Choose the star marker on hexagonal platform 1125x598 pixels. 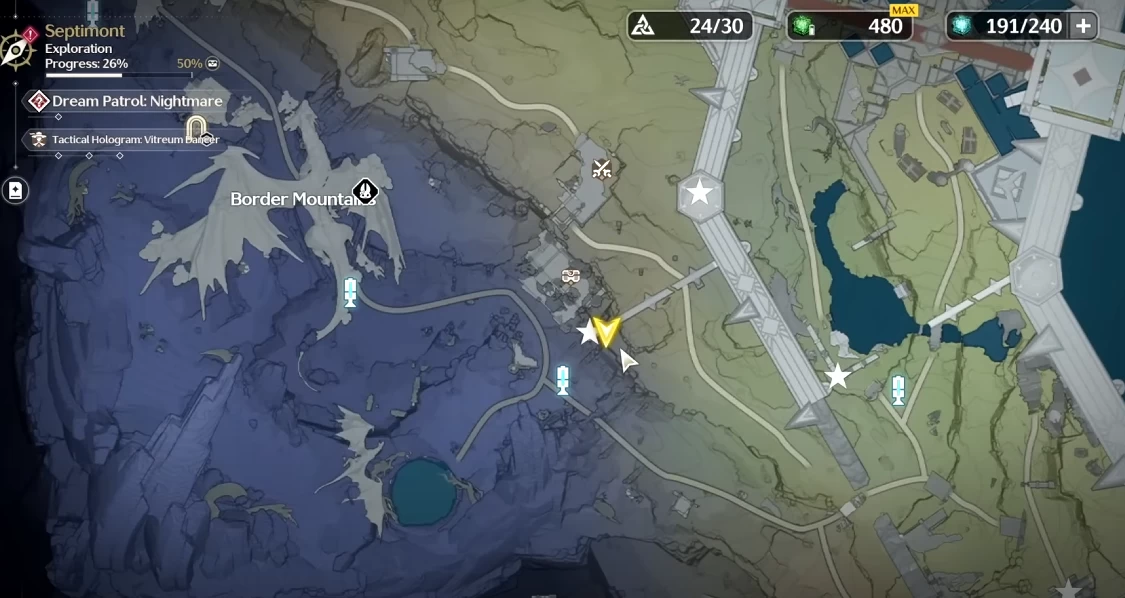[x=700, y=192]
